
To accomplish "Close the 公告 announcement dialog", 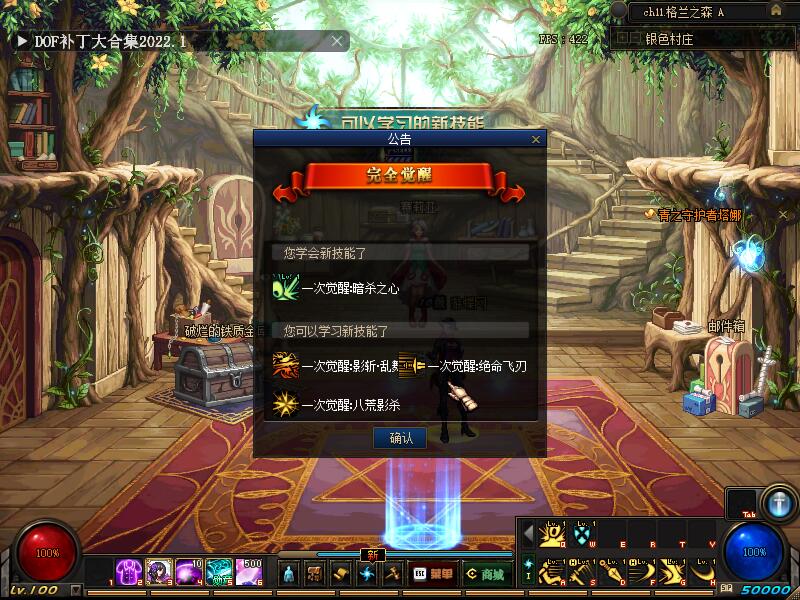I will (x=536, y=140).
